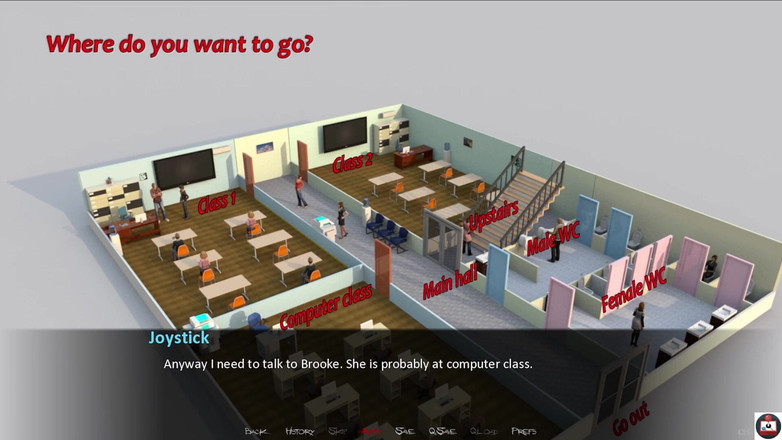
Task: Enter the Computer class
Action: [x=326, y=307]
